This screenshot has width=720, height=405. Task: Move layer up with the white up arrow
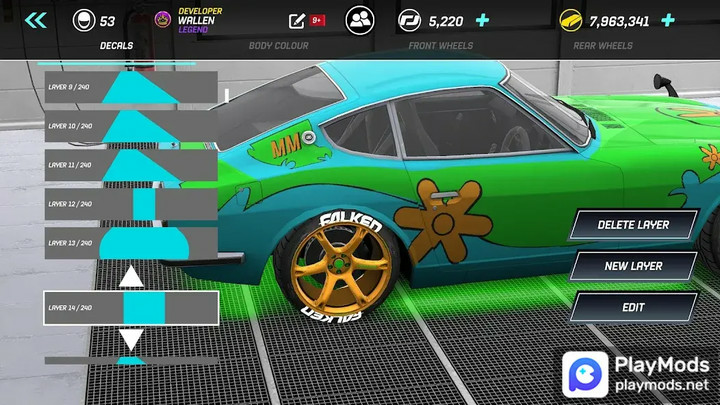[131, 276]
